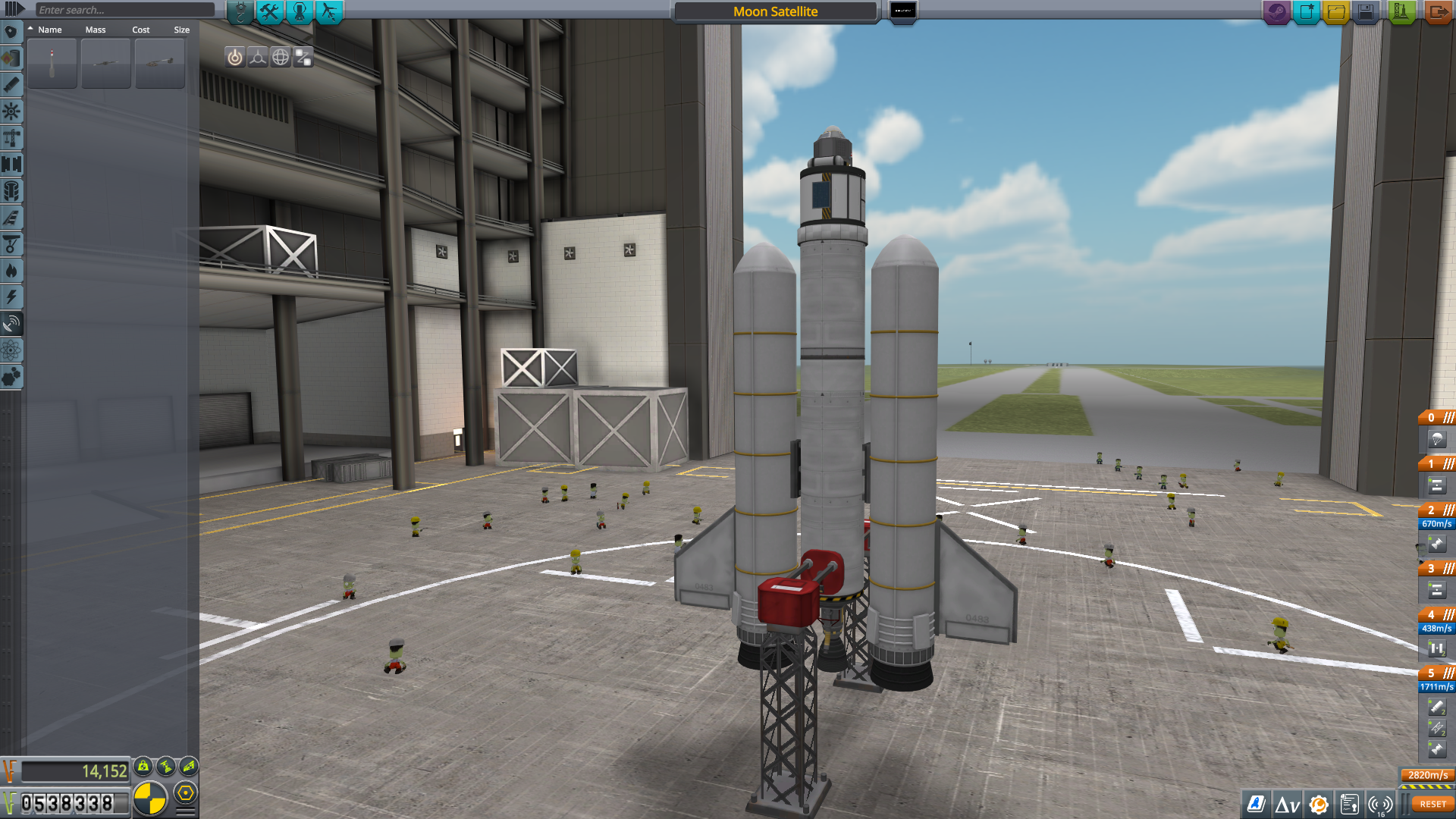
Task: Expand stage 5 in the staging stack
Action: coord(1448,673)
